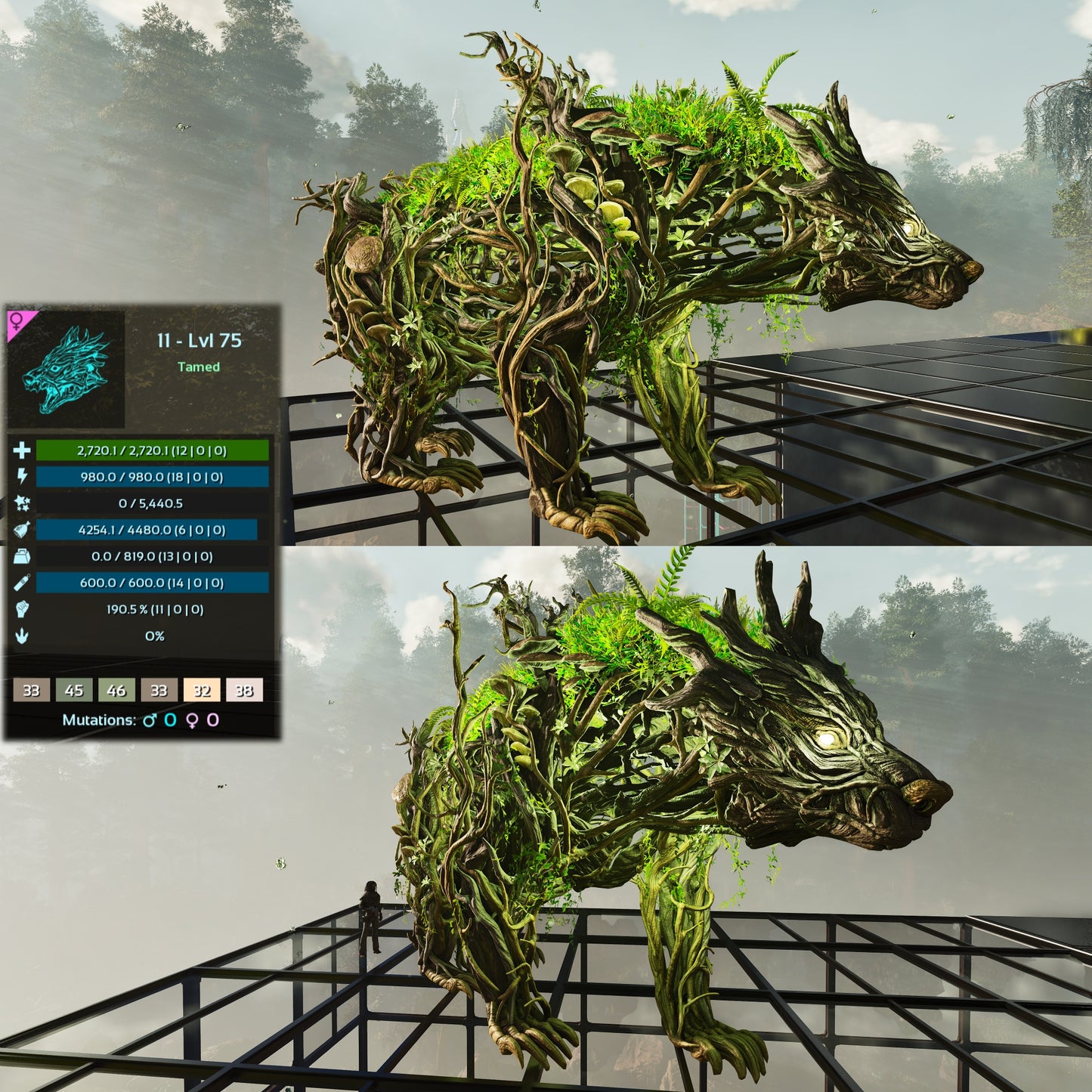
Task: Click the pink female gender marker
Action: coord(16,320)
